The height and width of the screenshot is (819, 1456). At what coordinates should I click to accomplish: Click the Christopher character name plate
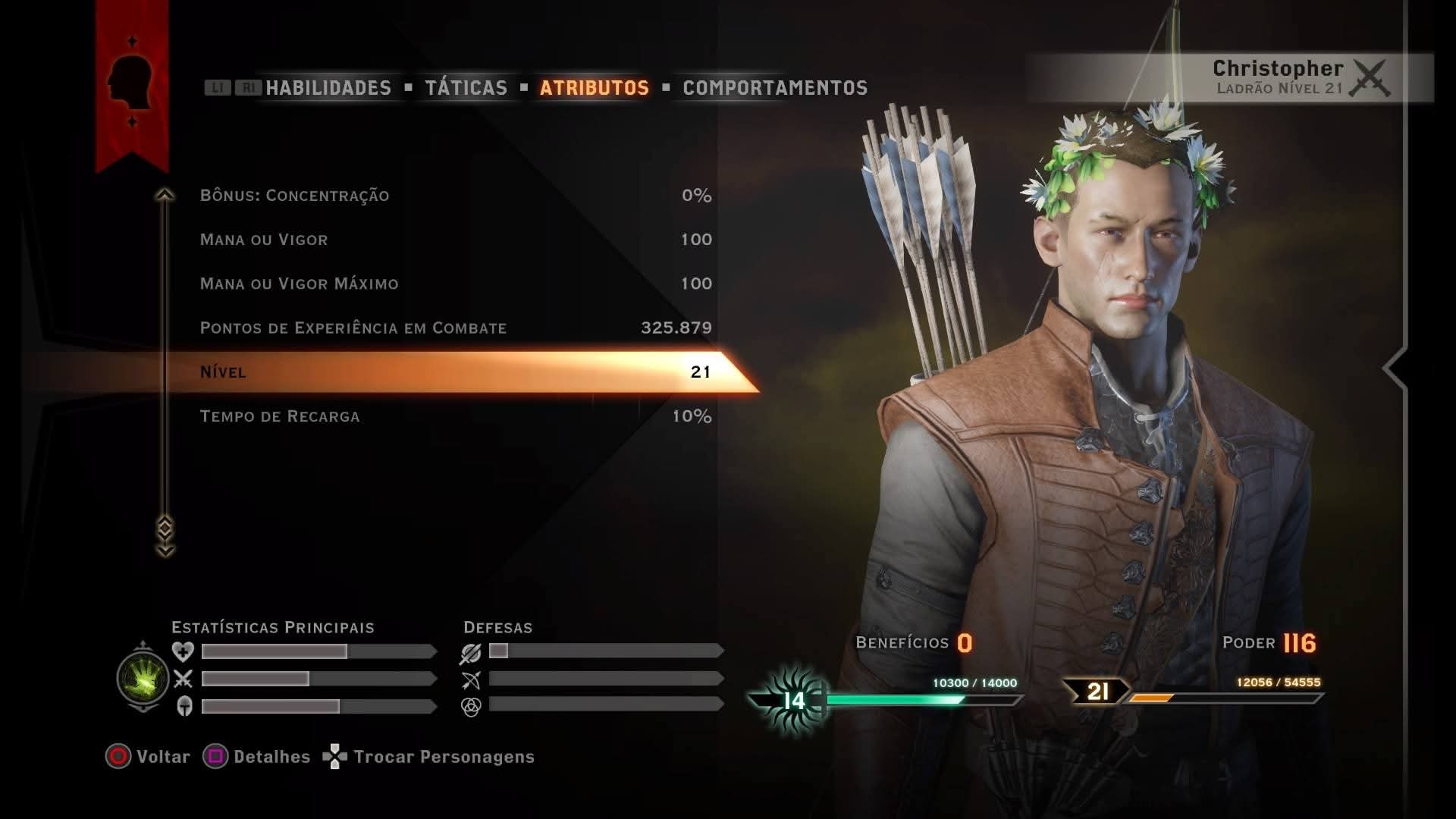(x=1279, y=77)
